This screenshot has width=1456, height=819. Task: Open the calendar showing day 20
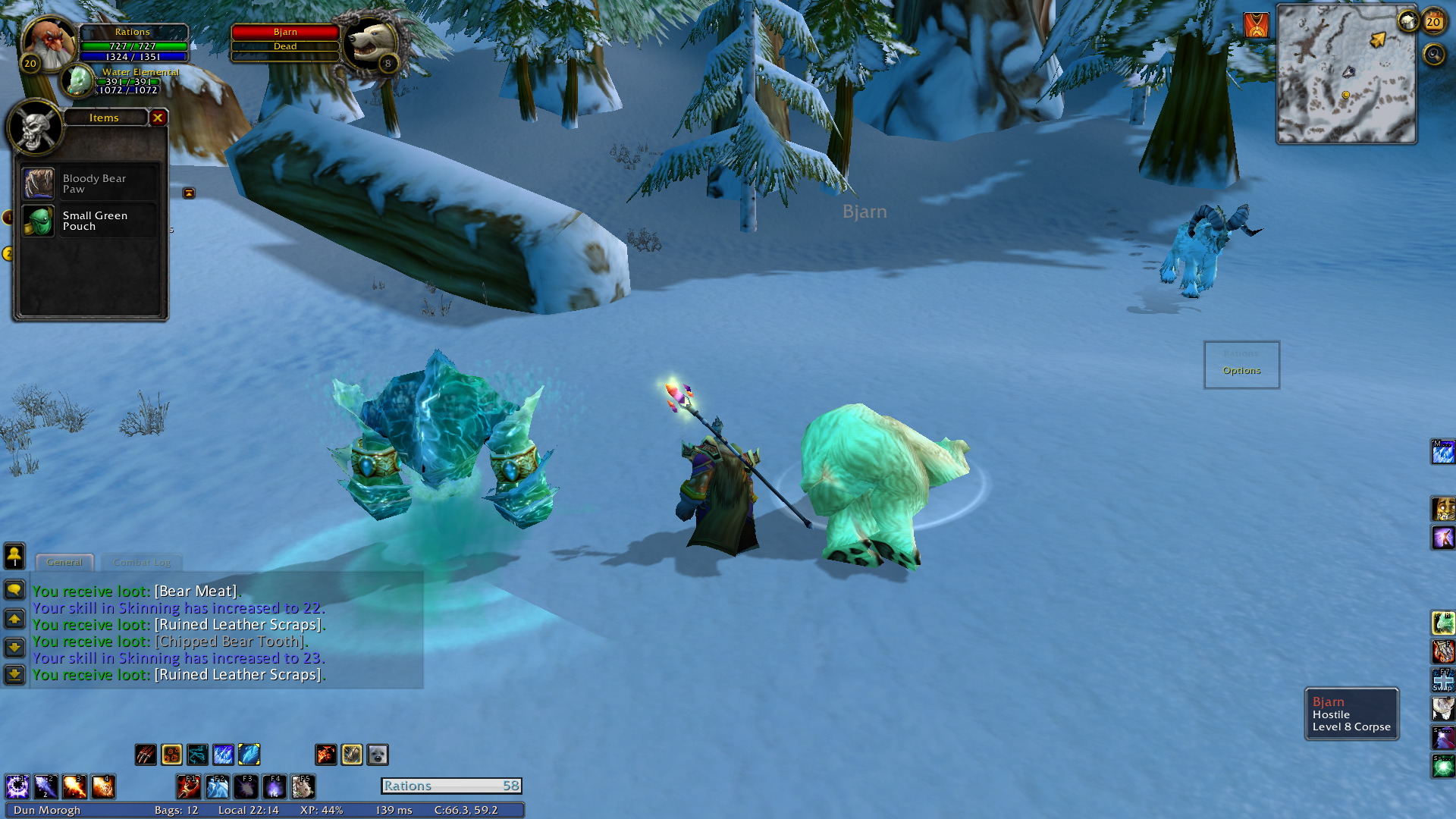click(1433, 22)
